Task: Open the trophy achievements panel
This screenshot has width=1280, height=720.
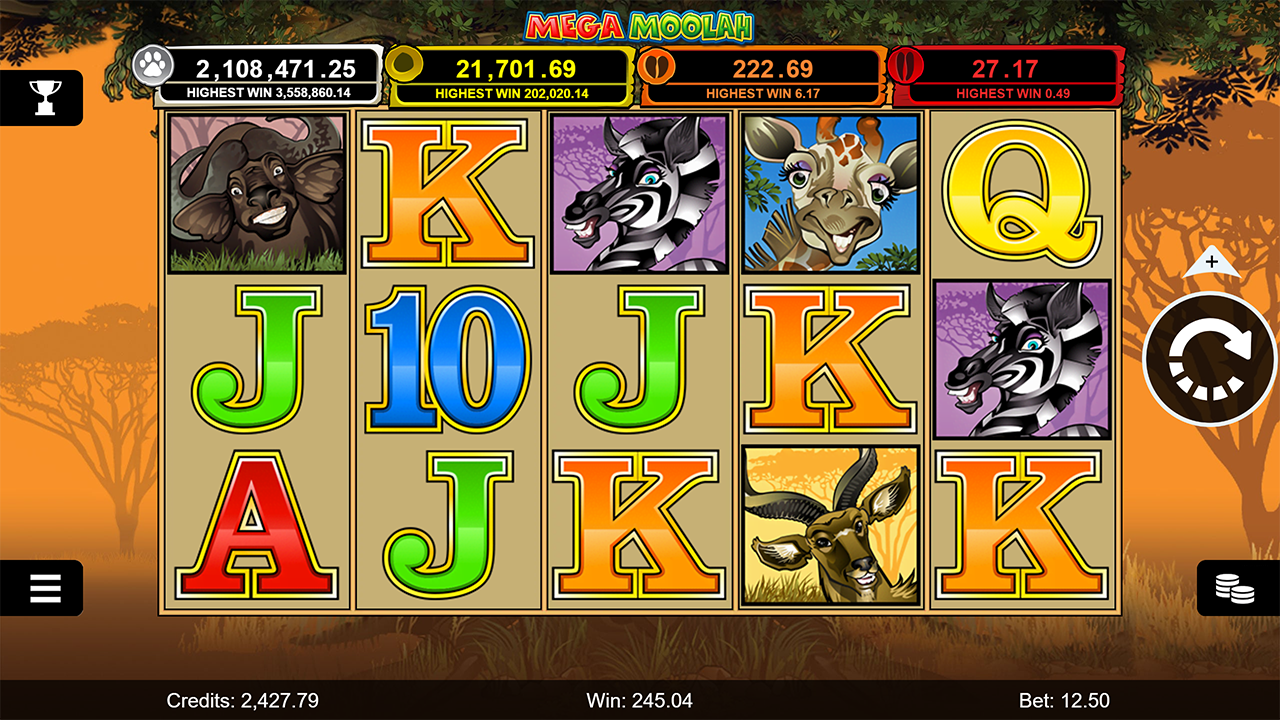Action: [44, 97]
